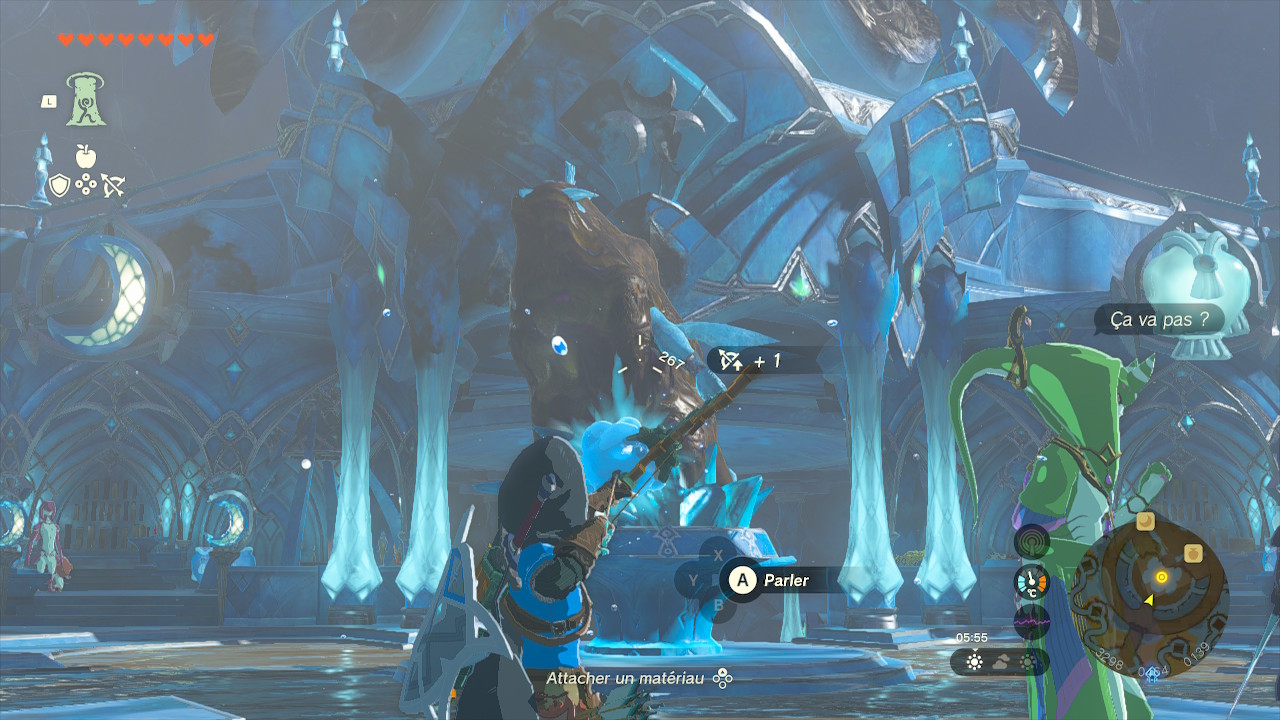Activate the sensor radar icon
Screen dimensions: 1280x720
[1032, 543]
